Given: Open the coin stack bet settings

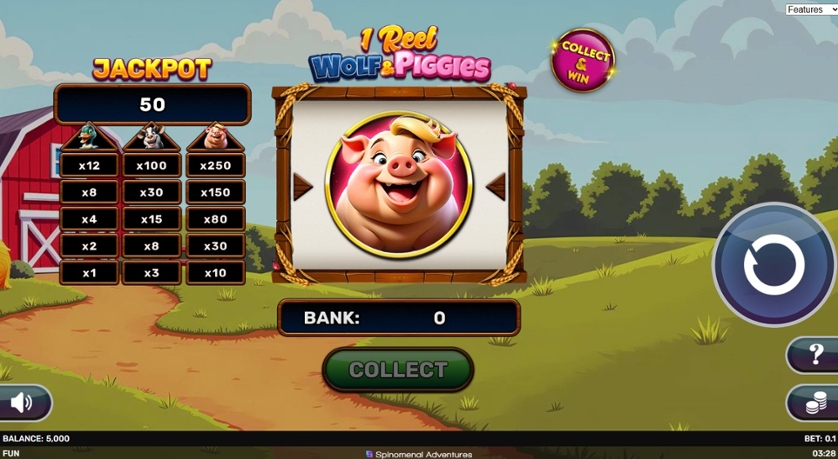Looking at the screenshot, I should point(816,403).
